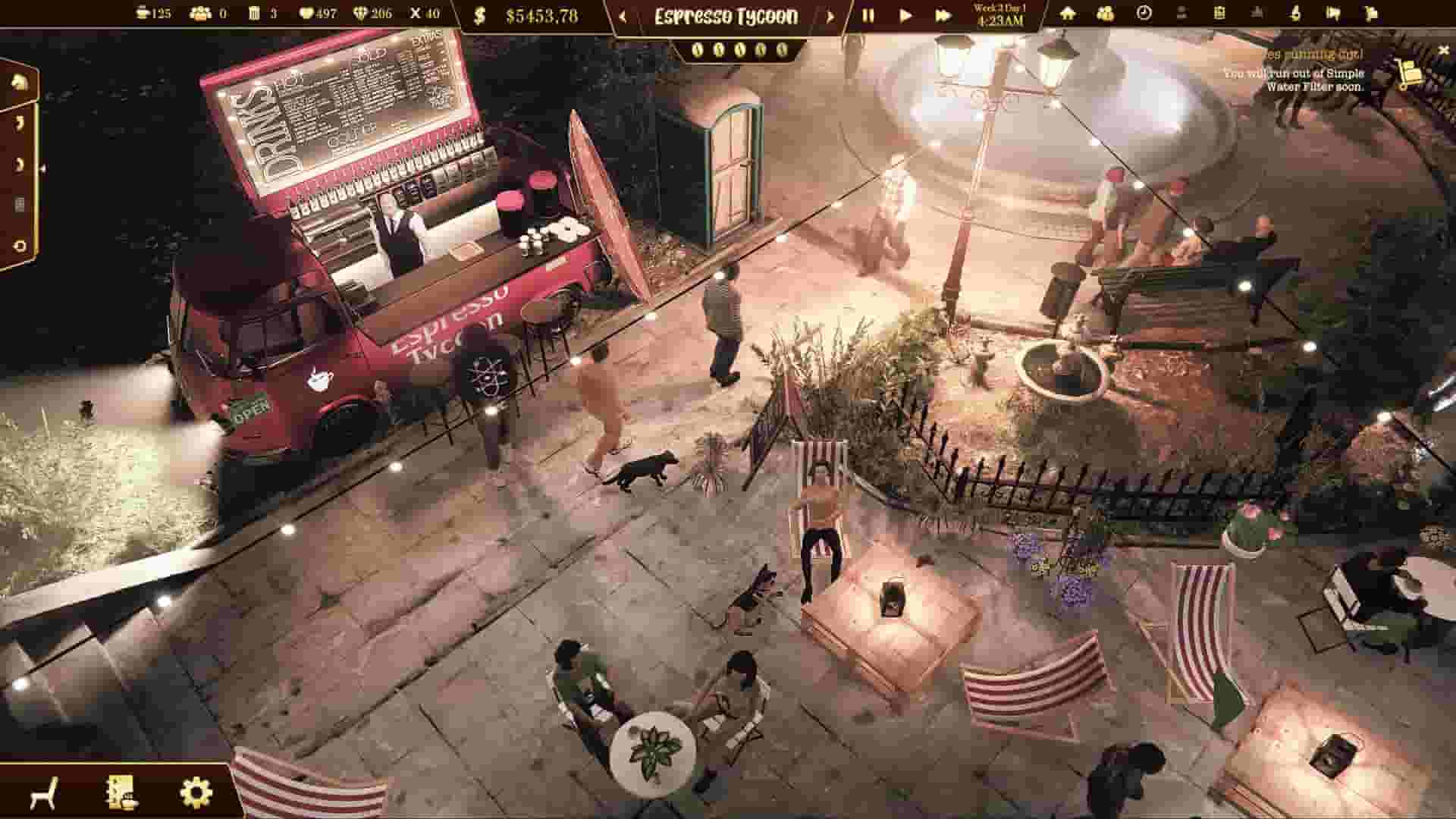The height and width of the screenshot is (819, 1456).
Task: Open the staff management icon
Action: (1106, 14)
